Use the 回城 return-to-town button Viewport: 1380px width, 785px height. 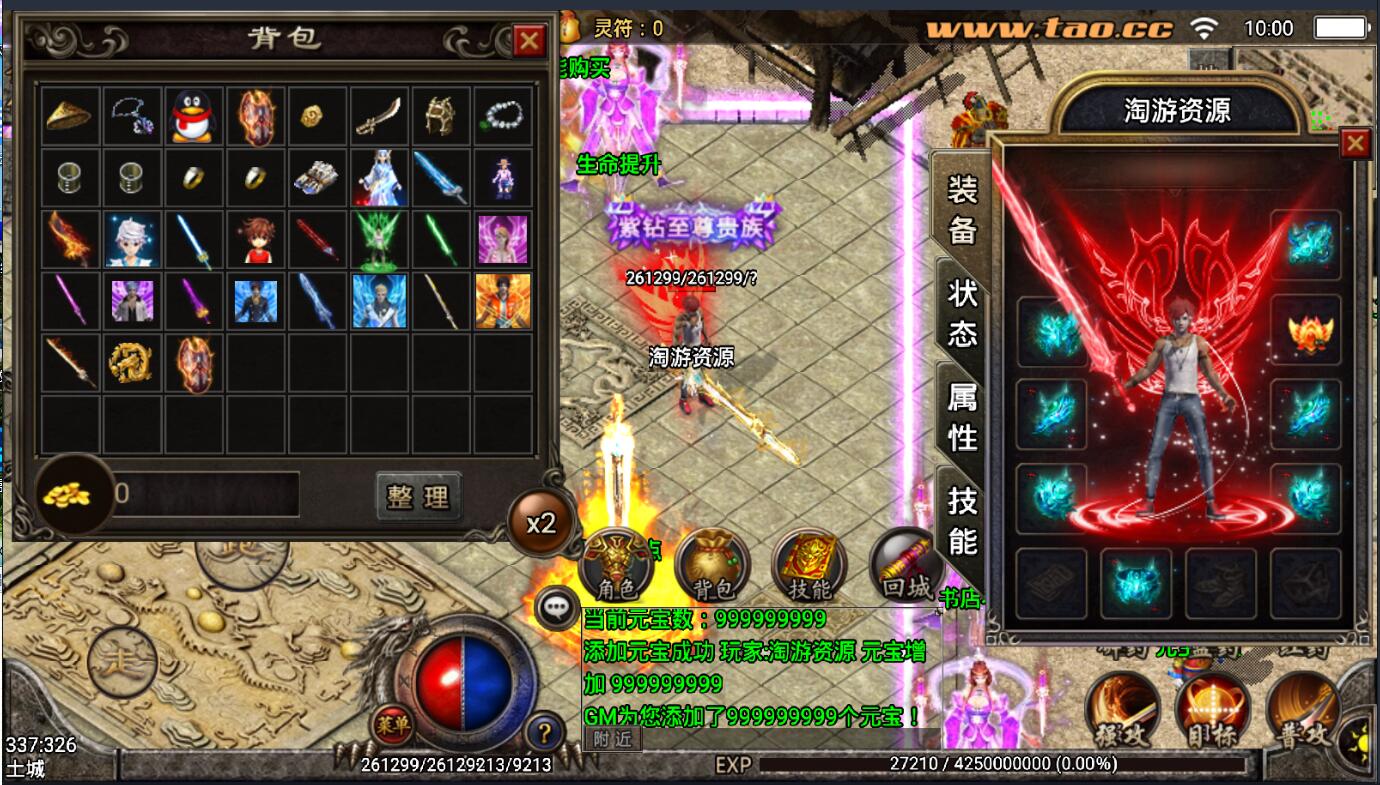(907, 567)
